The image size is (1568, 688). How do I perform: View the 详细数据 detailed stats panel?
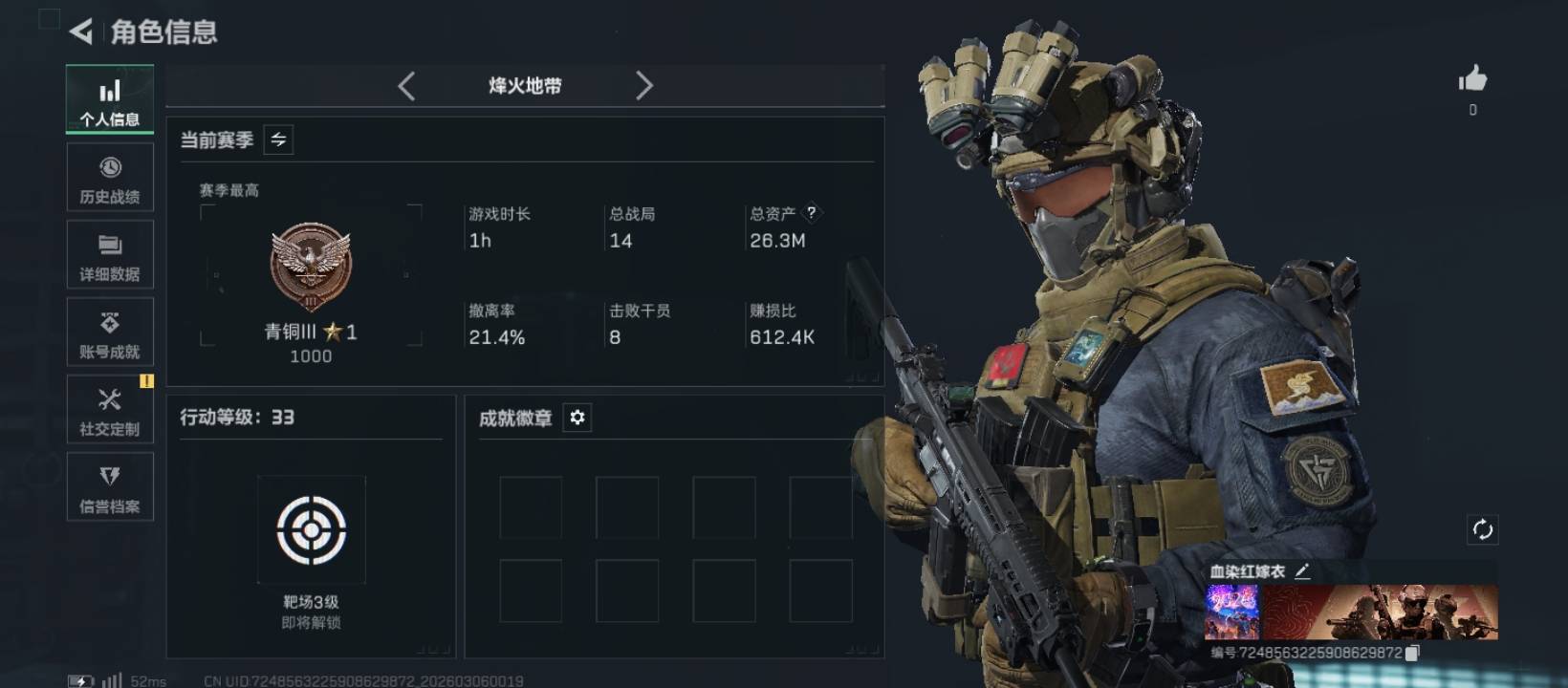(x=109, y=254)
